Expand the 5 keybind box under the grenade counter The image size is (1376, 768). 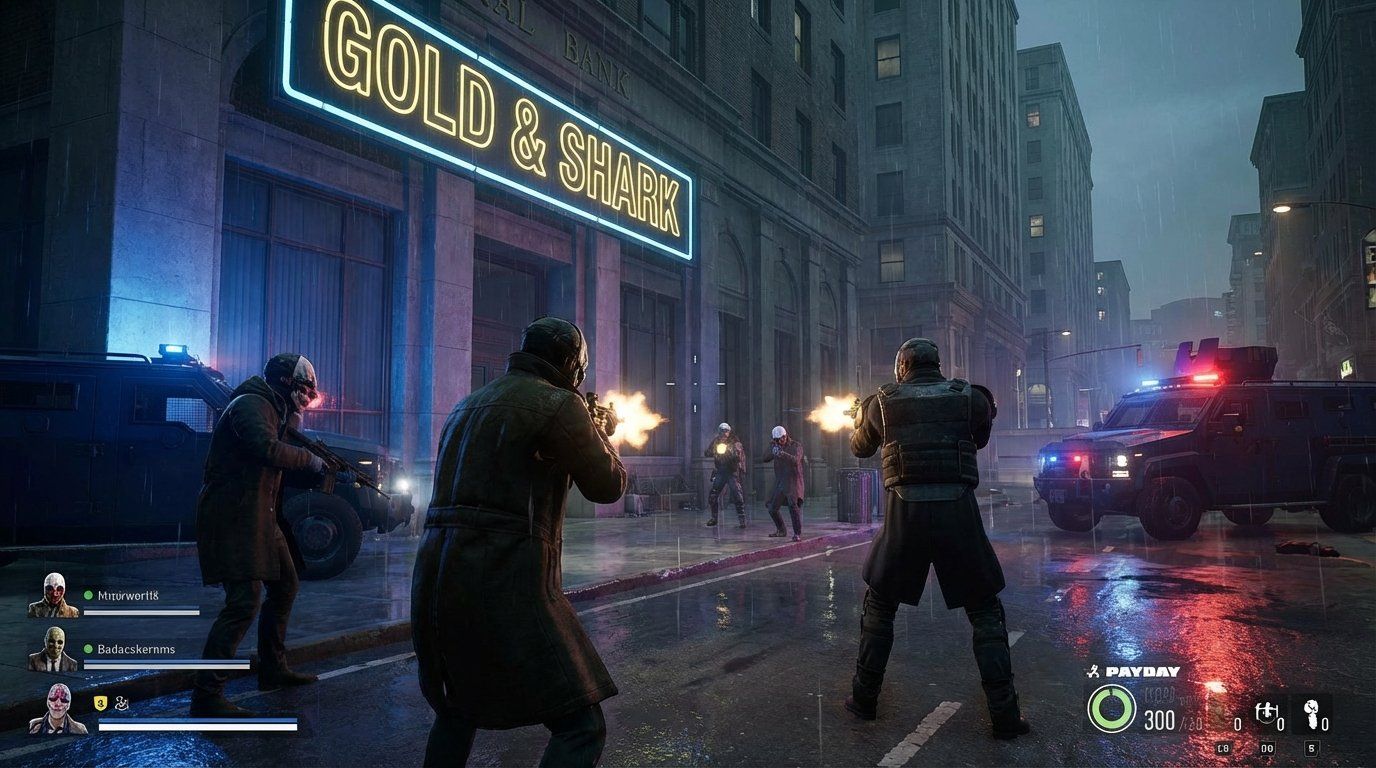1313,748
